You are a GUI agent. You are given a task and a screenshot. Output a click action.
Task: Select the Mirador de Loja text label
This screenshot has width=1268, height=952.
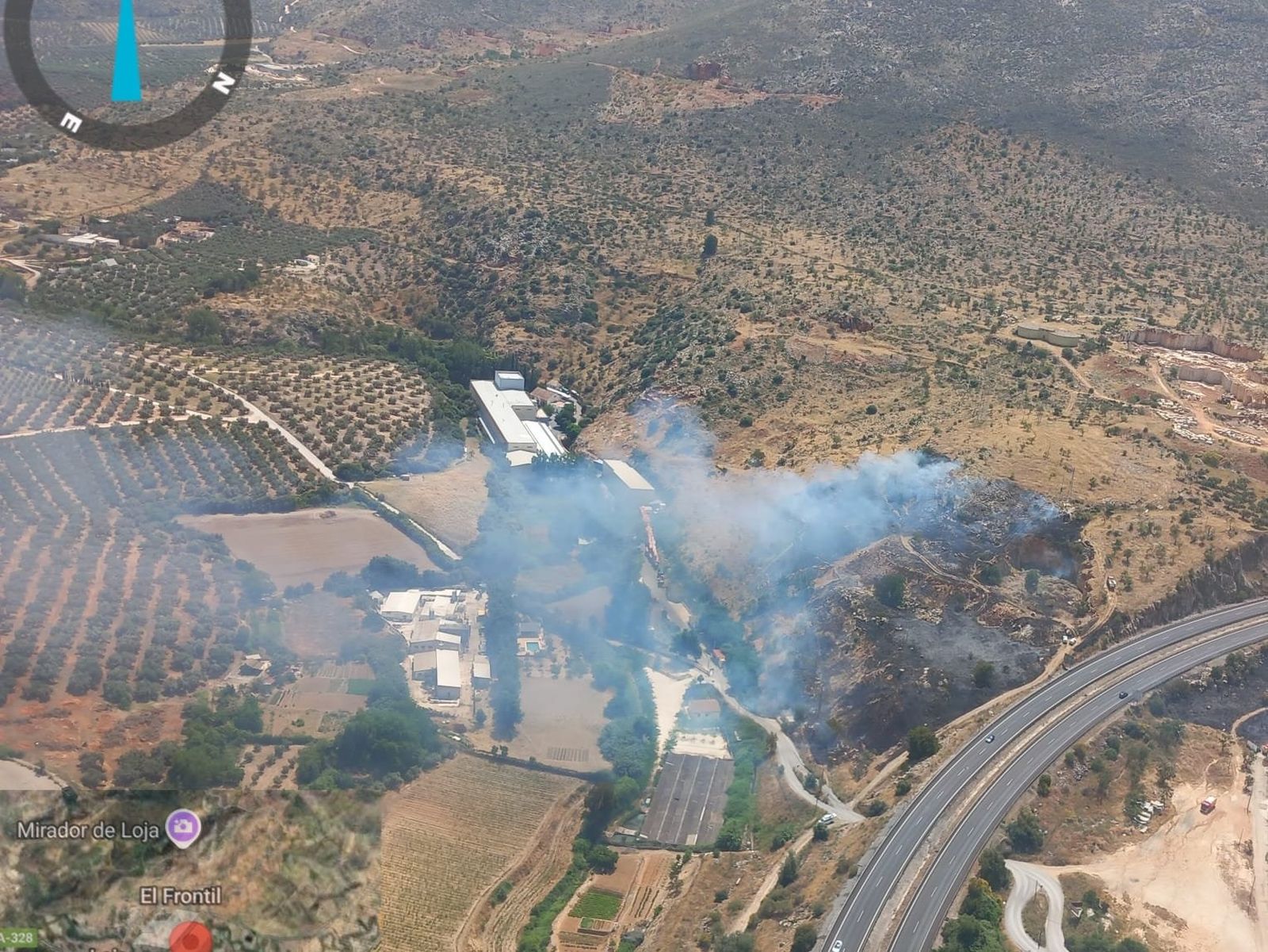coord(90,831)
